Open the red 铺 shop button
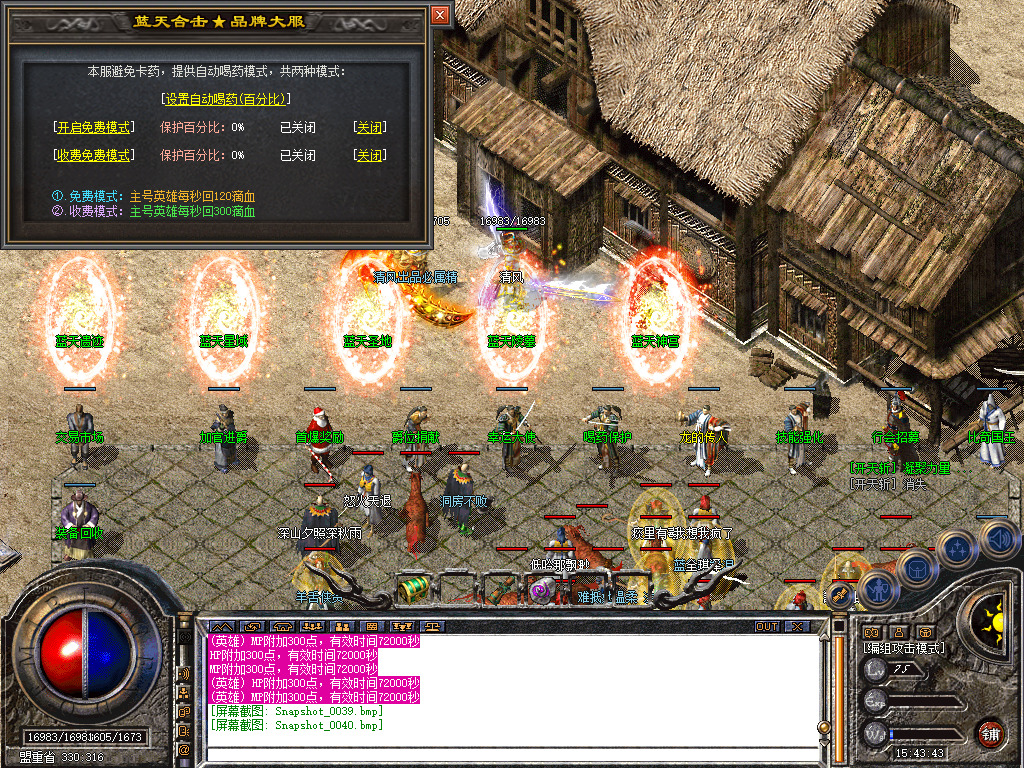Screen dimensions: 1024x768 (x=990, y=733)
